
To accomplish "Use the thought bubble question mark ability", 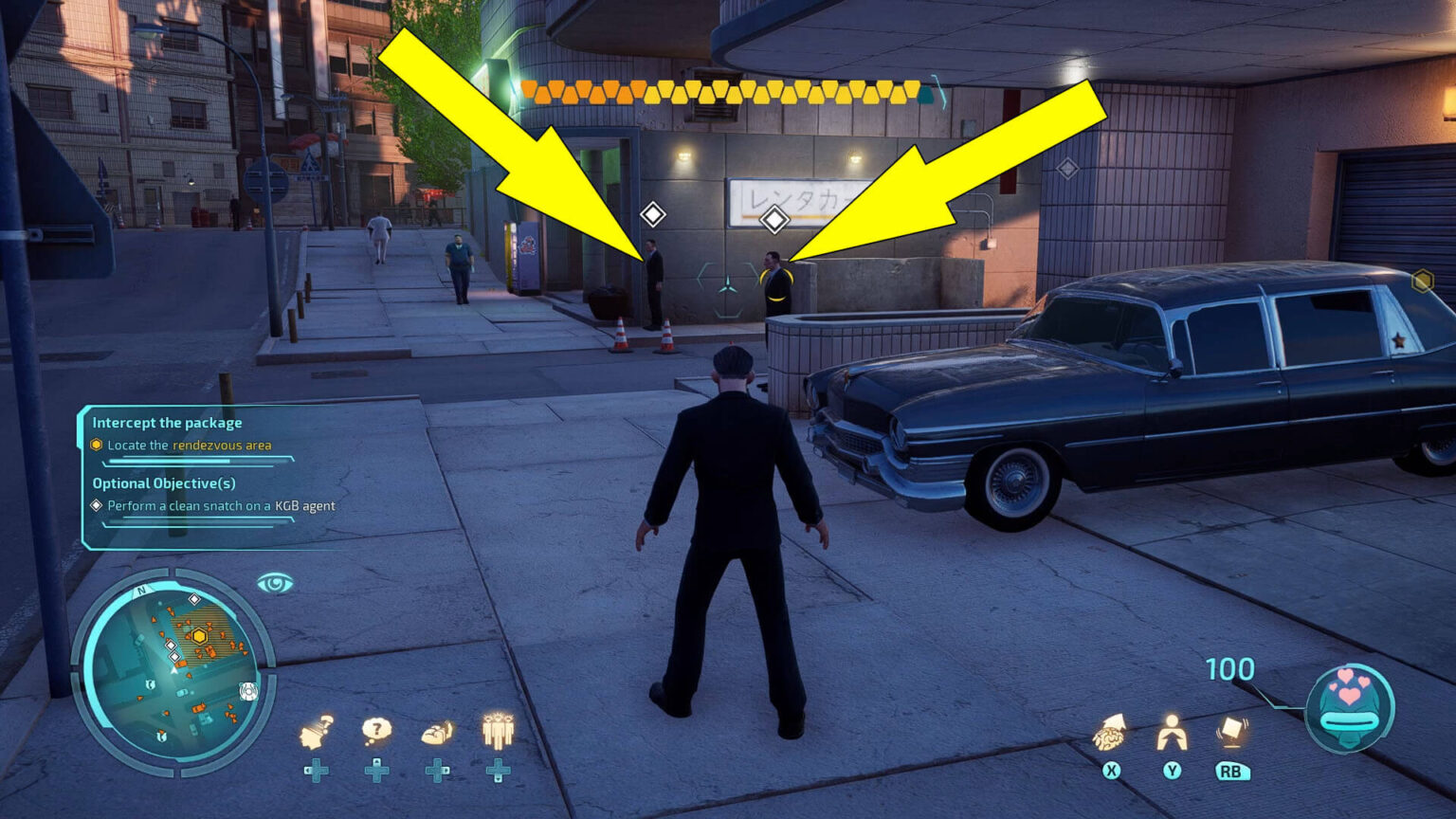I will pyautogui.click(x=377, y=730).
